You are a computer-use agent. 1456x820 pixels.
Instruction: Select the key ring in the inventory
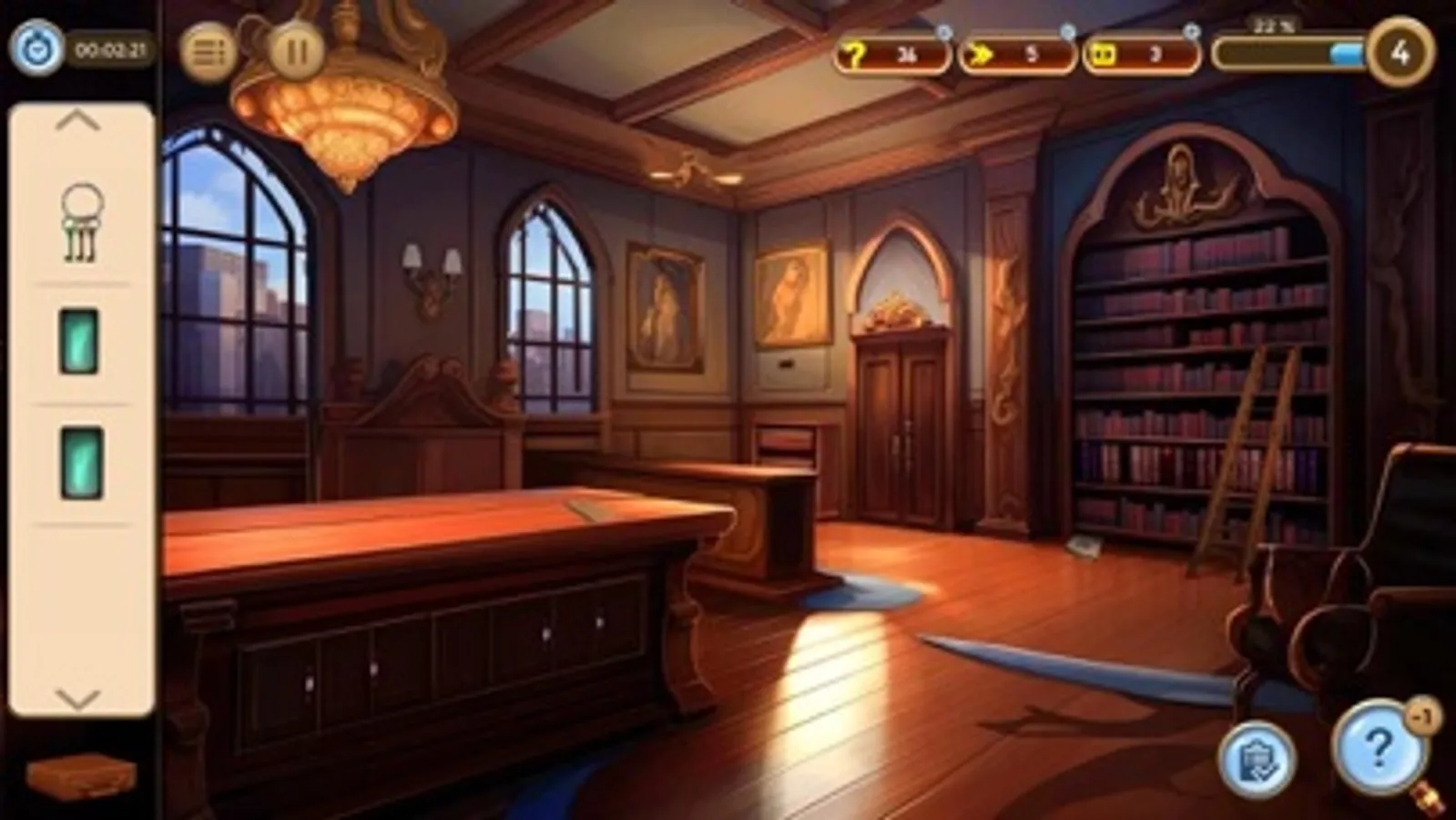tap(80, 221)
